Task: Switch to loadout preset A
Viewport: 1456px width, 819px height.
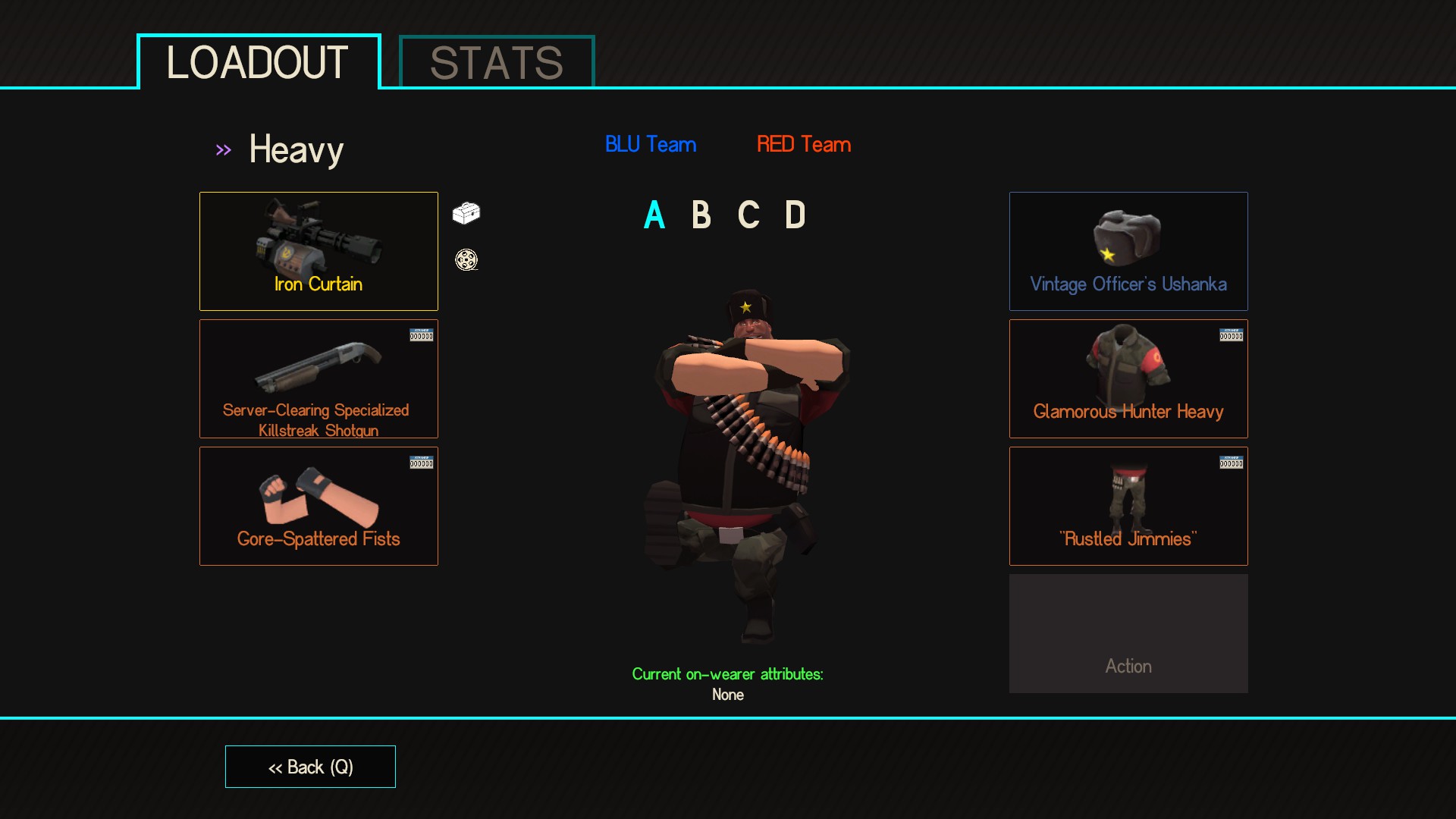Action: point(654,215)
